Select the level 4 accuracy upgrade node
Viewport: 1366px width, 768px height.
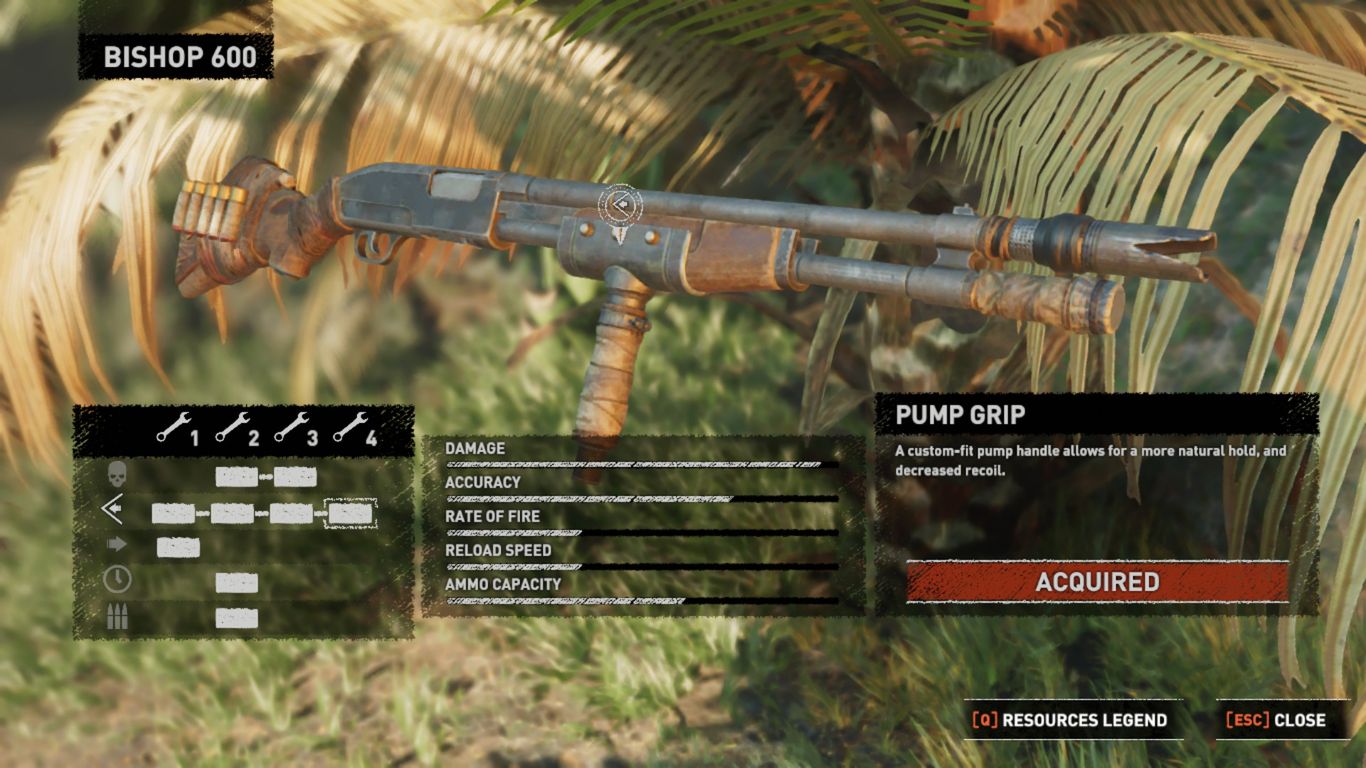350,514
